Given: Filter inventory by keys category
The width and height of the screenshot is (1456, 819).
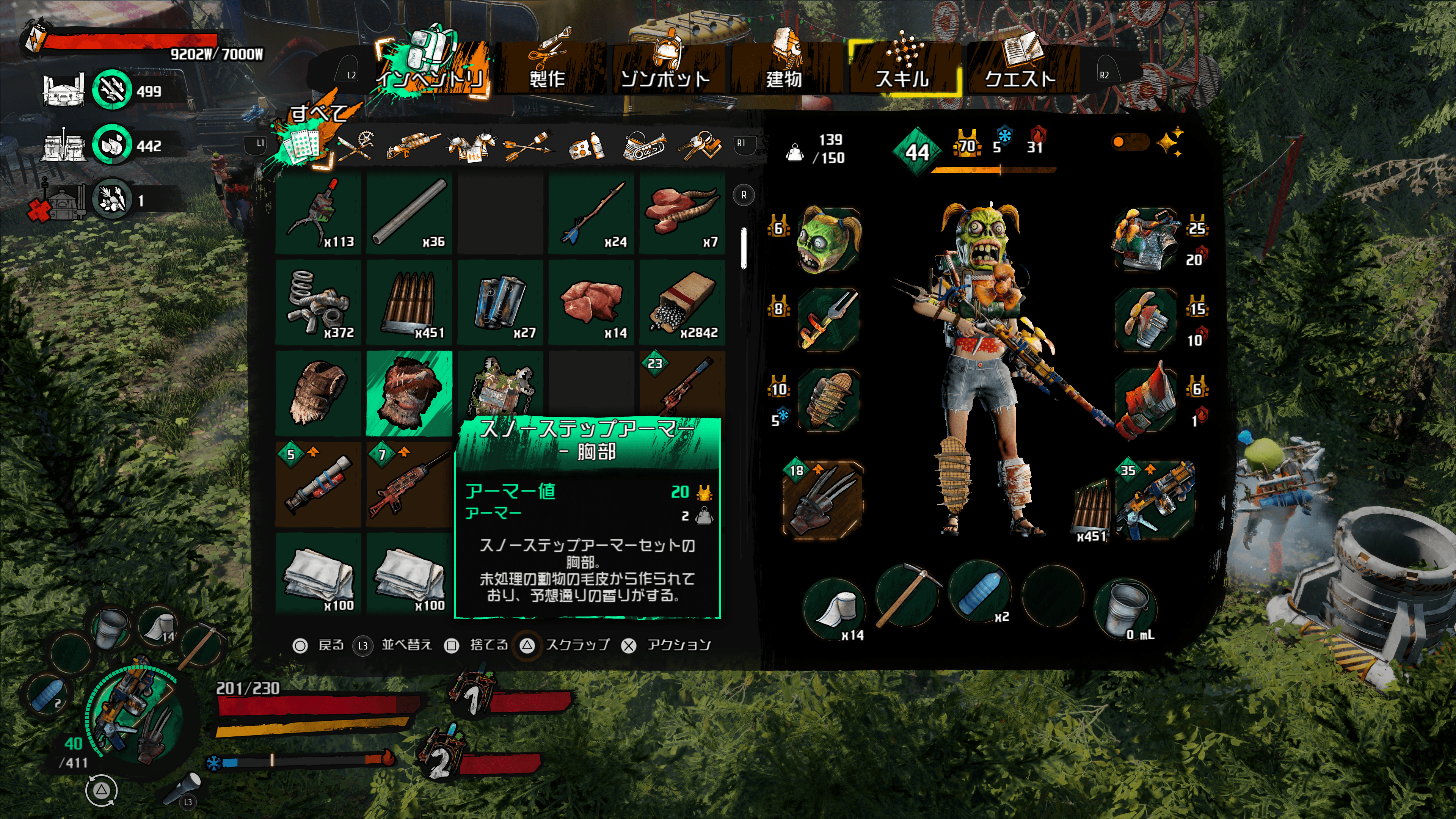Looking at the screenshot, I should (700, 146).
